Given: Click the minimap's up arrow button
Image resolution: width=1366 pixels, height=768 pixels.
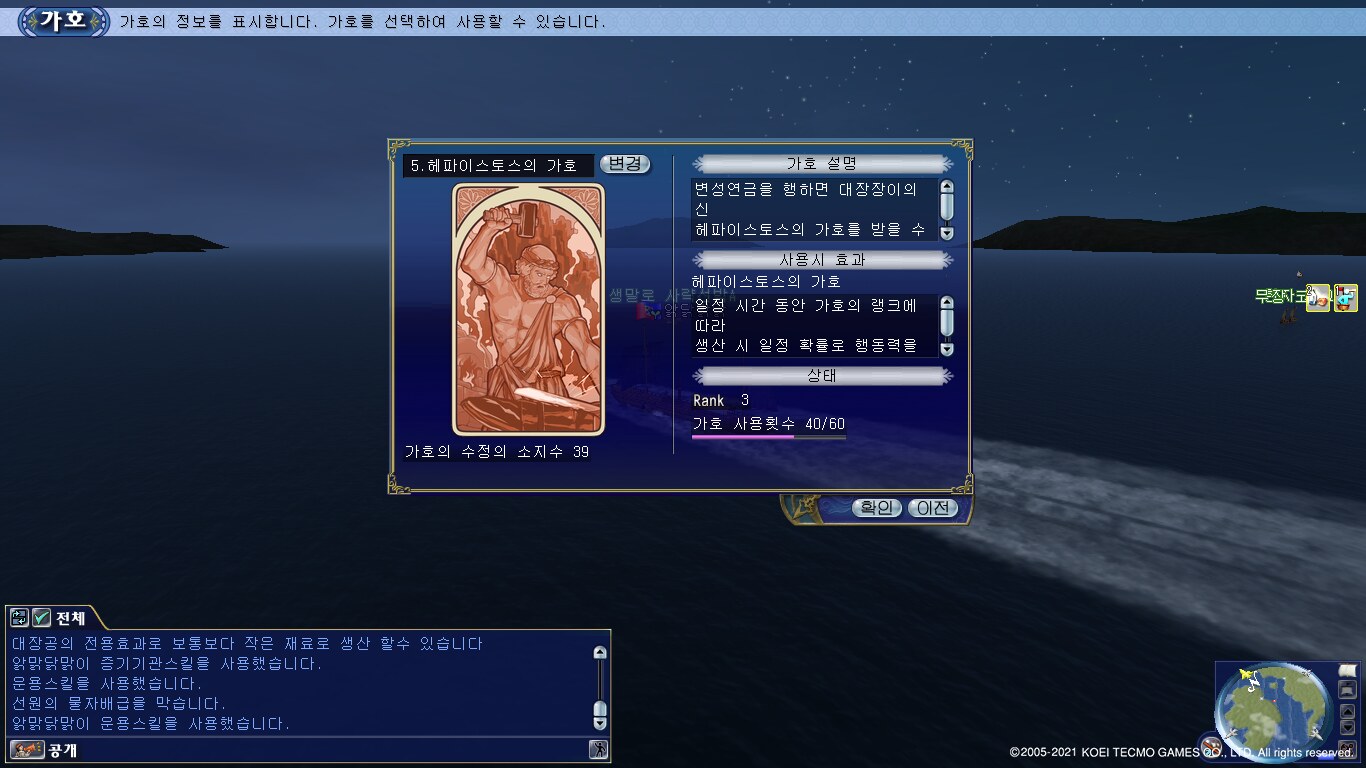Looking at the screenshot, I should (1347, 711).
